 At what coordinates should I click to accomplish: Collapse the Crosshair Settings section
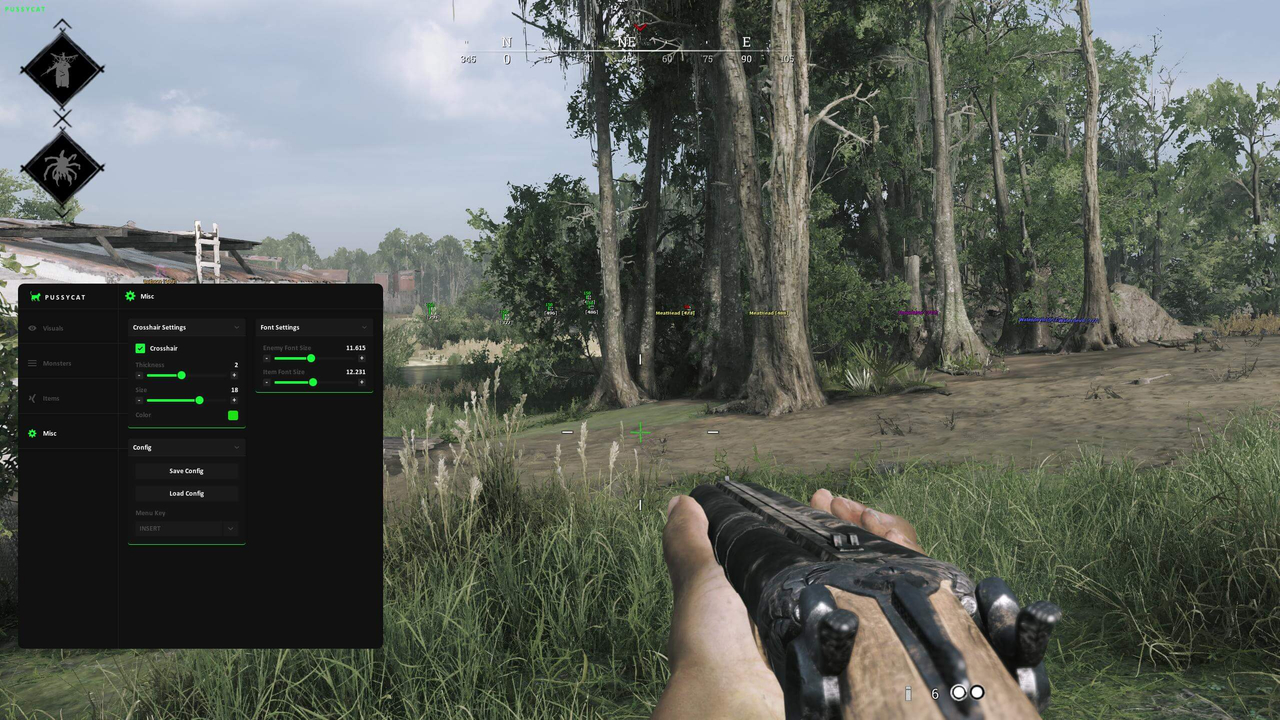pyautogui.click(x=238, y=327)
